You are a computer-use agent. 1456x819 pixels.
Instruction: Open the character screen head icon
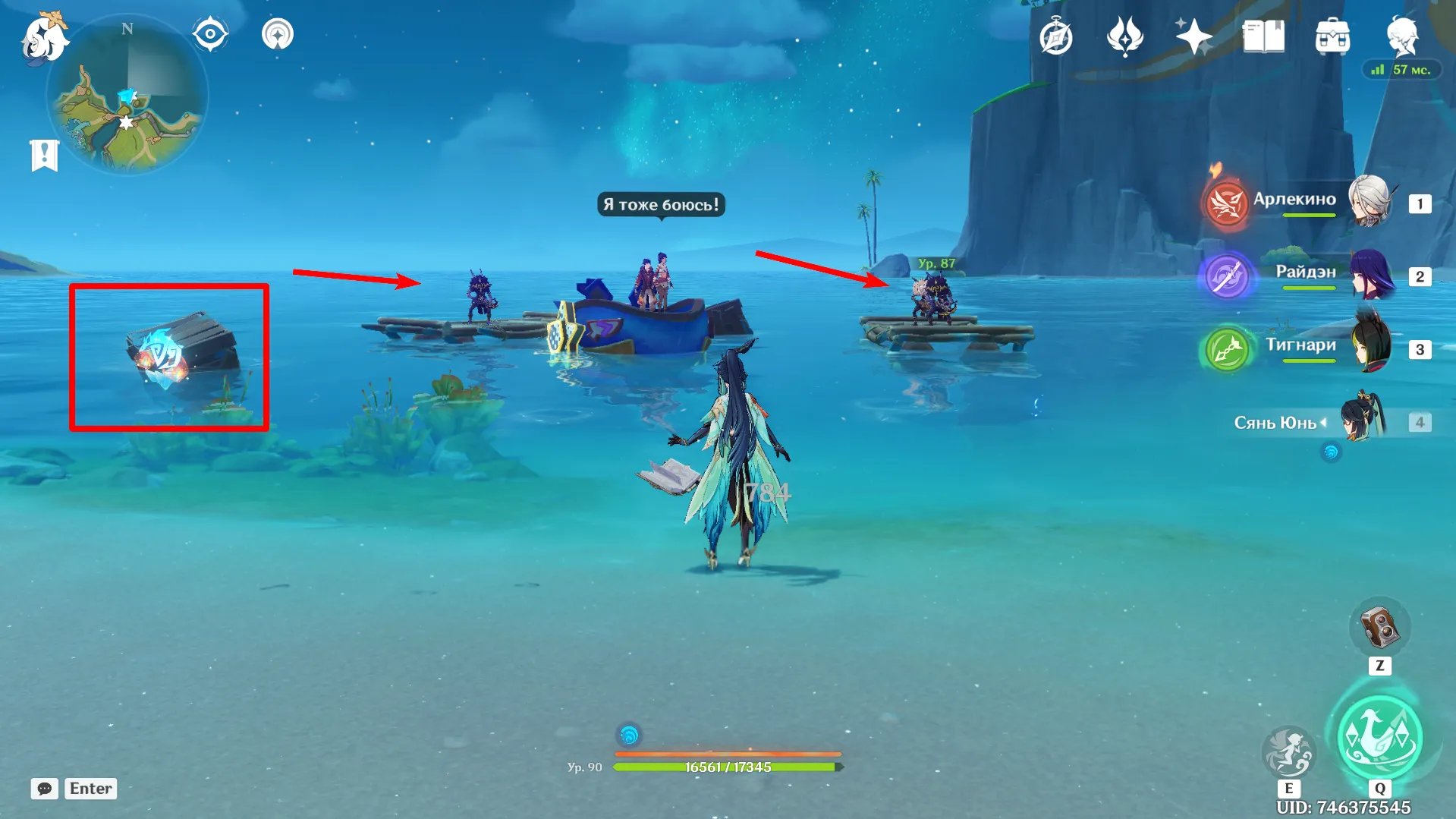pos(1401,35)
